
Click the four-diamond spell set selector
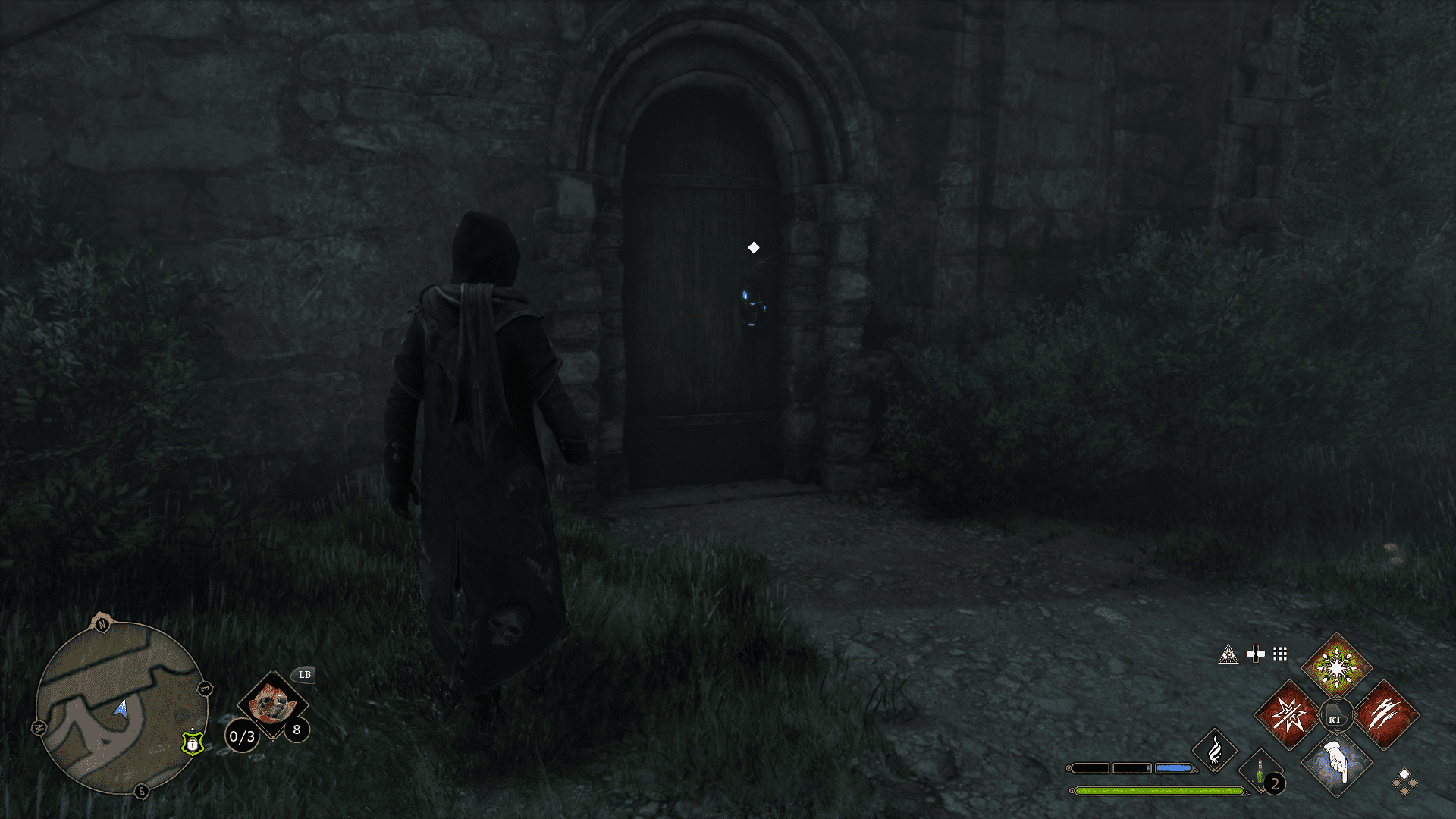(1404, 782)
